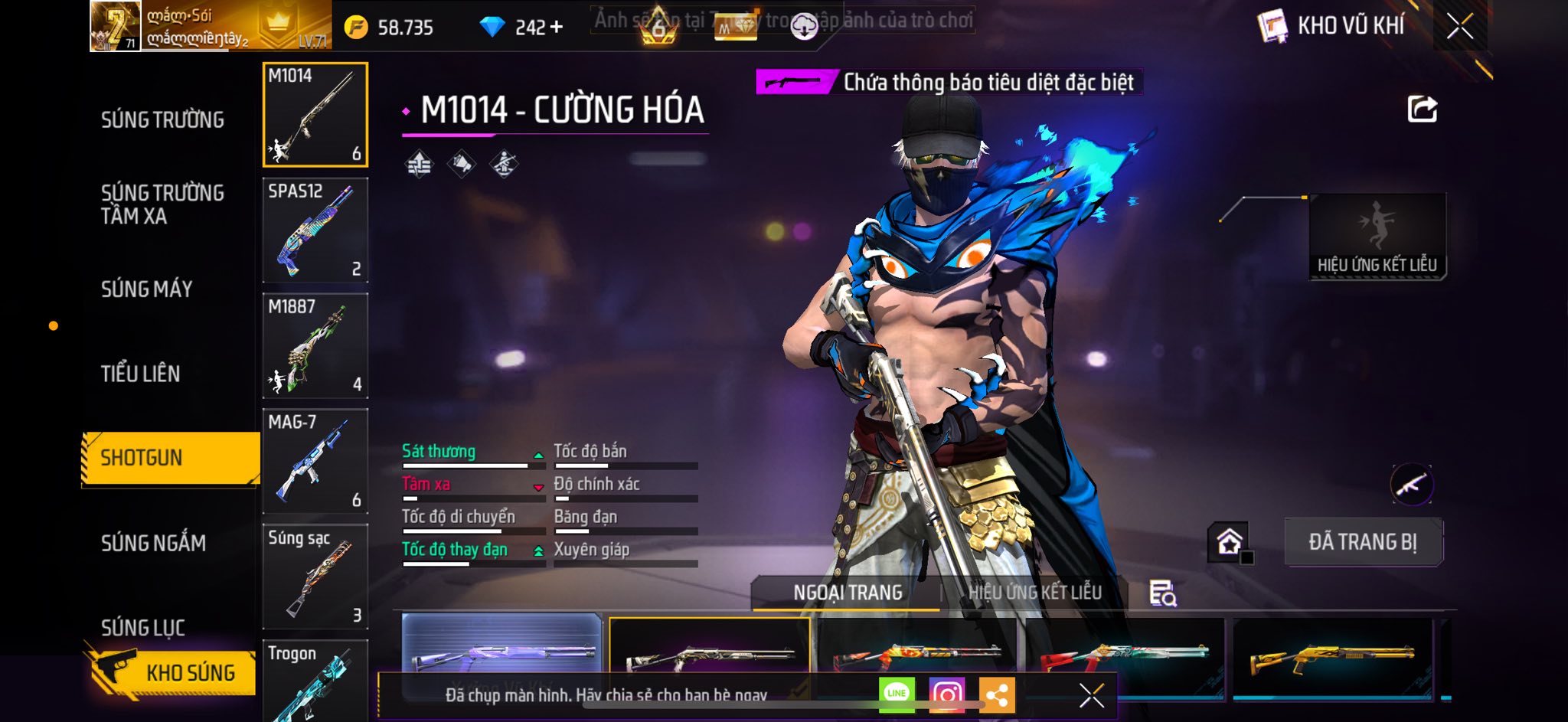Open the Hiệu Ứng Kết Liễu effect slot

point(1377,236)
